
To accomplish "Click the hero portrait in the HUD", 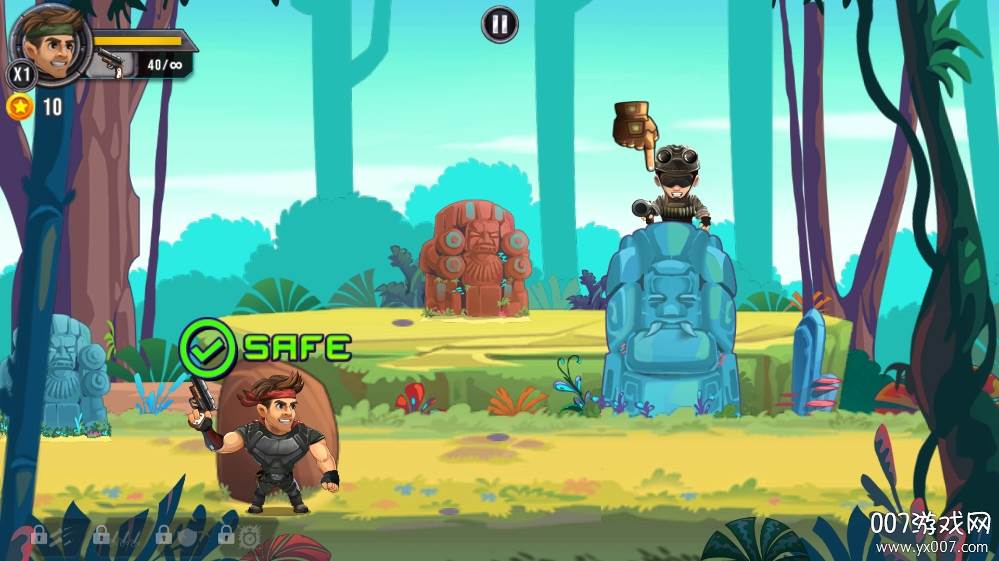I will [x=49, y=44].
